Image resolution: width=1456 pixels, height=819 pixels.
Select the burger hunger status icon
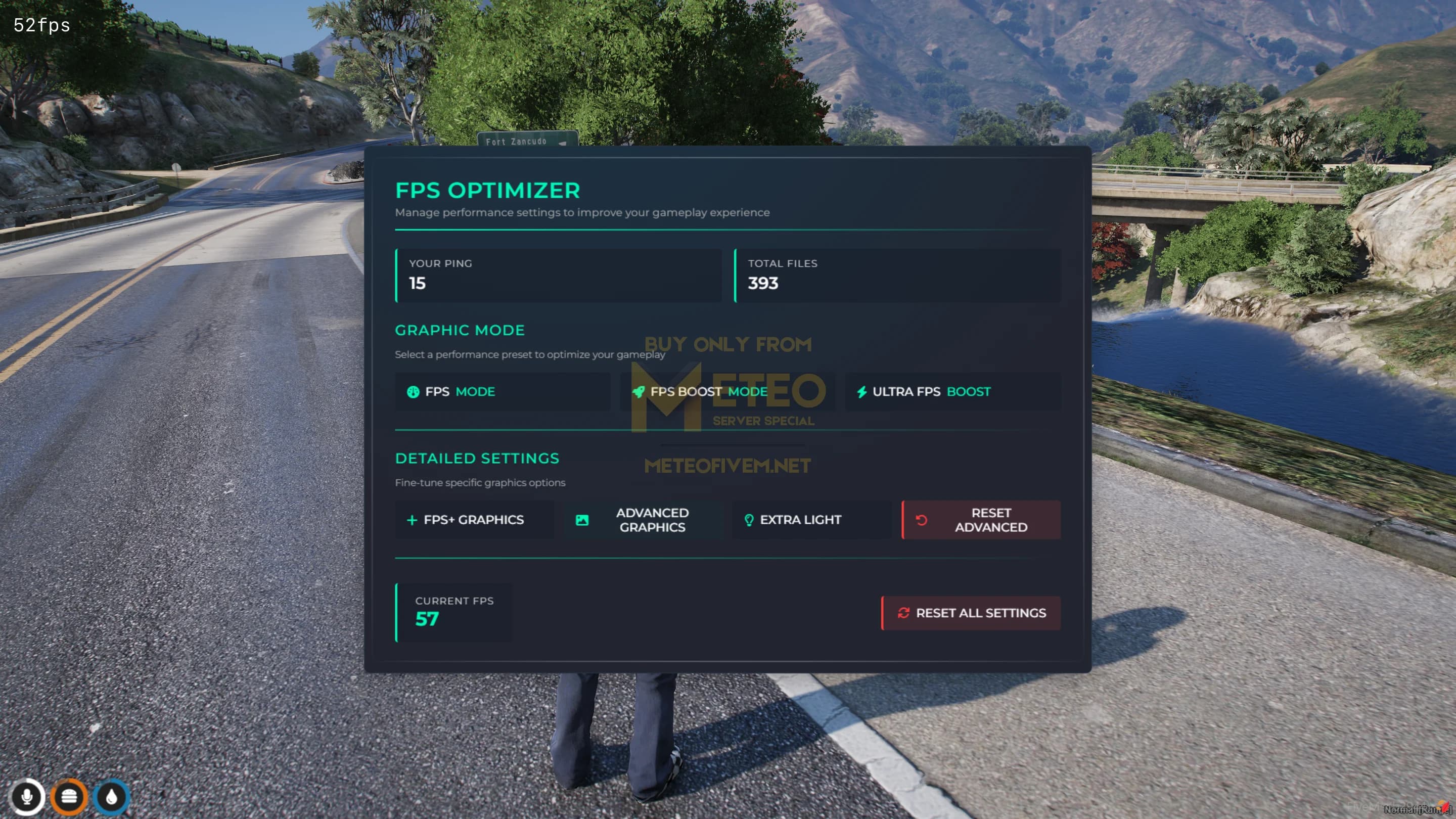[69, 797]
